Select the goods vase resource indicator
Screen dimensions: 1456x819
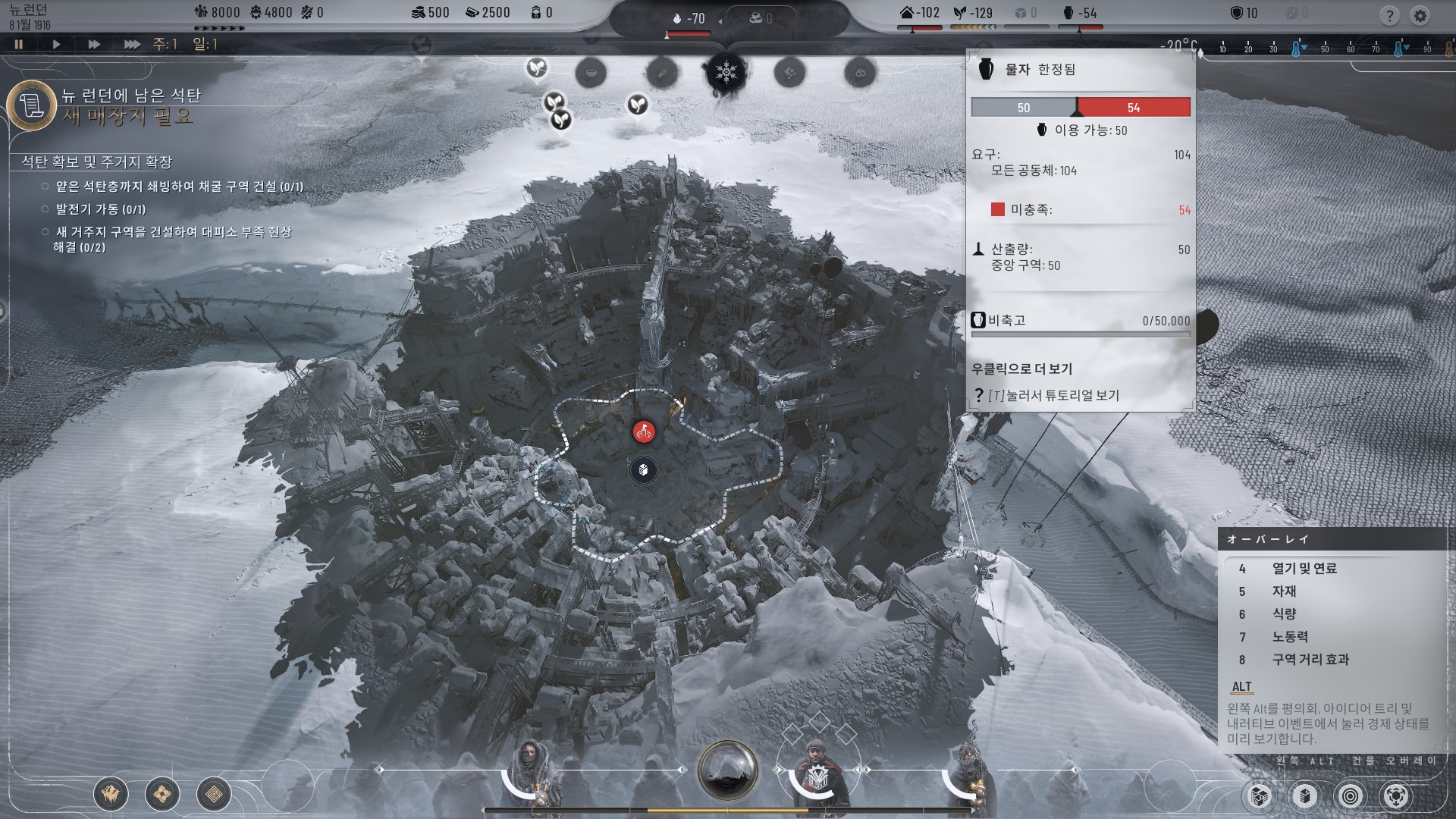click(x=1080, y=13)
